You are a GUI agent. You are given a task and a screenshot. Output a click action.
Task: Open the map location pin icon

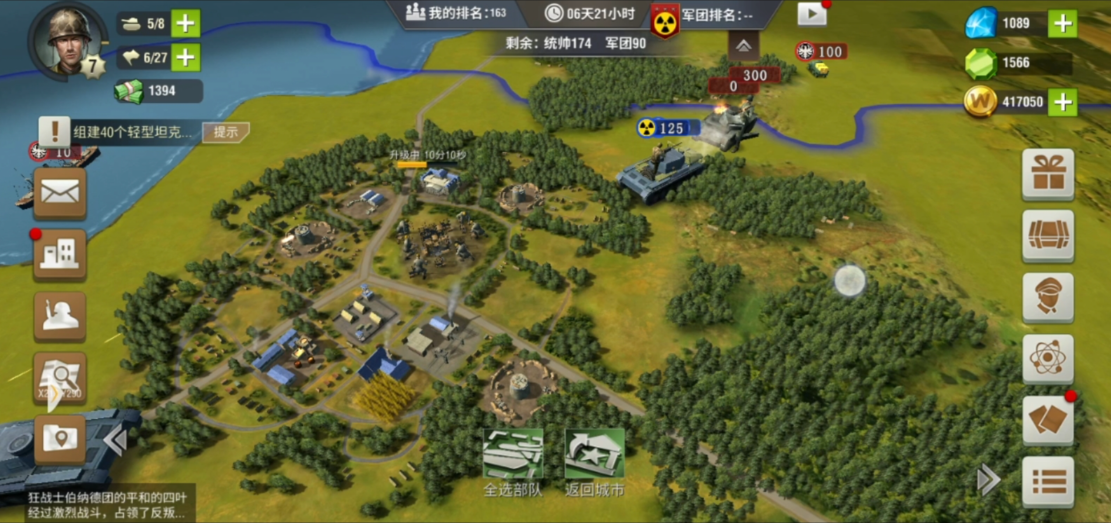60,439
